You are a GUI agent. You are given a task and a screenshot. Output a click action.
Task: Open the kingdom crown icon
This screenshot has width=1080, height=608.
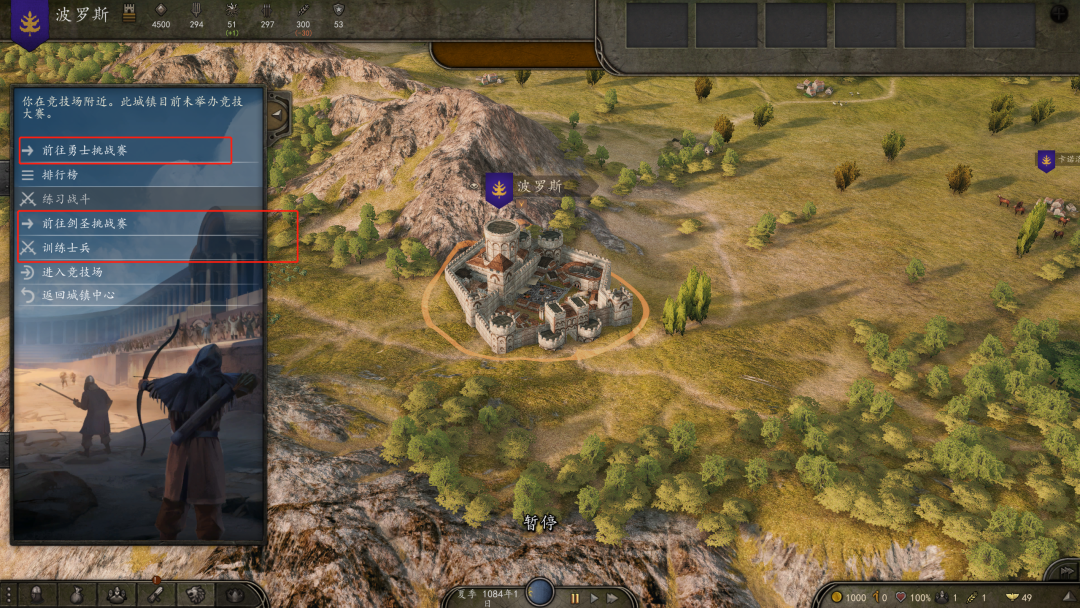pyautogui.click(x=235, y=595)
